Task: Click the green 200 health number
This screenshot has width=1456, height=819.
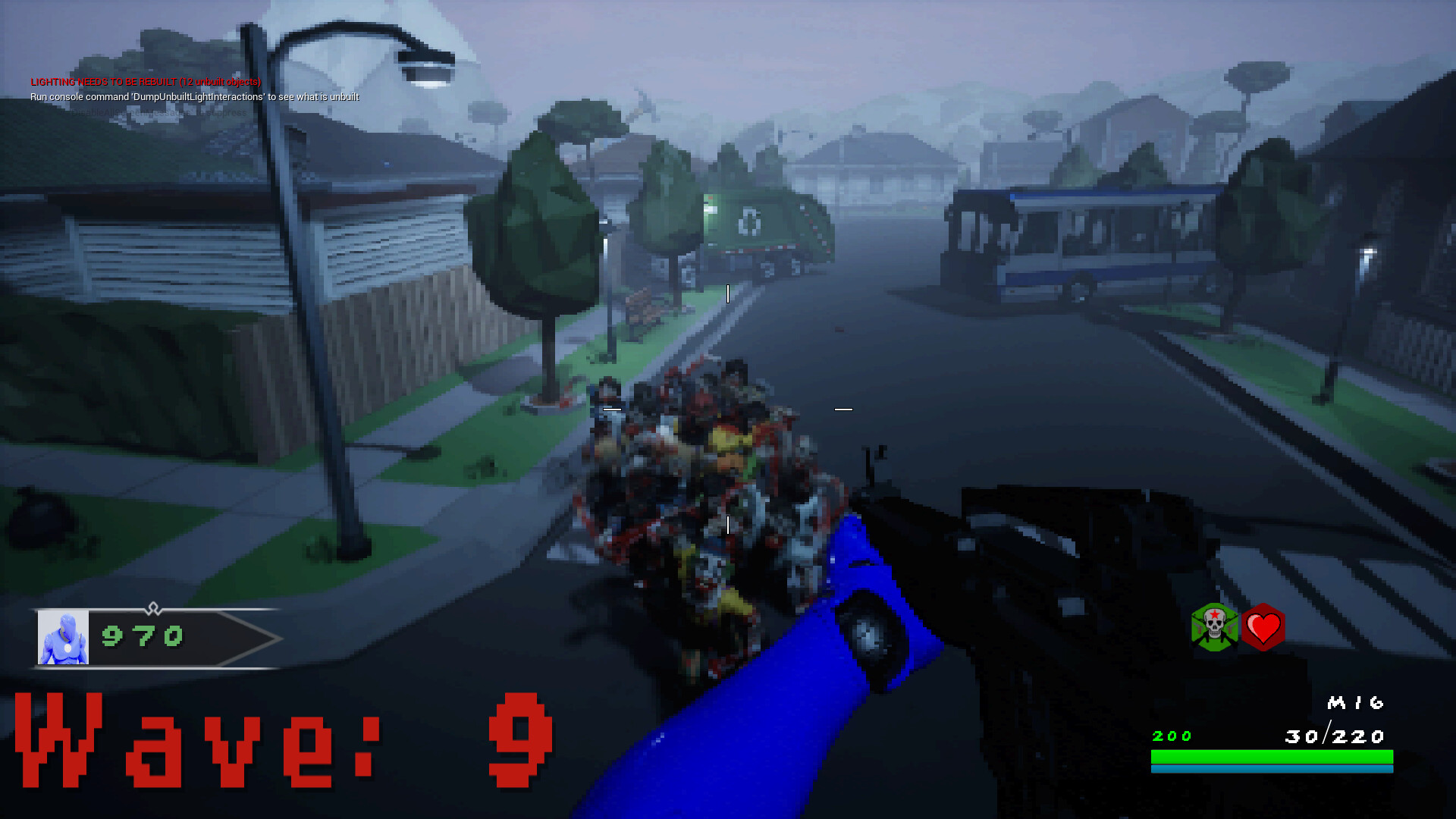Action: [x=1171, y=734]
